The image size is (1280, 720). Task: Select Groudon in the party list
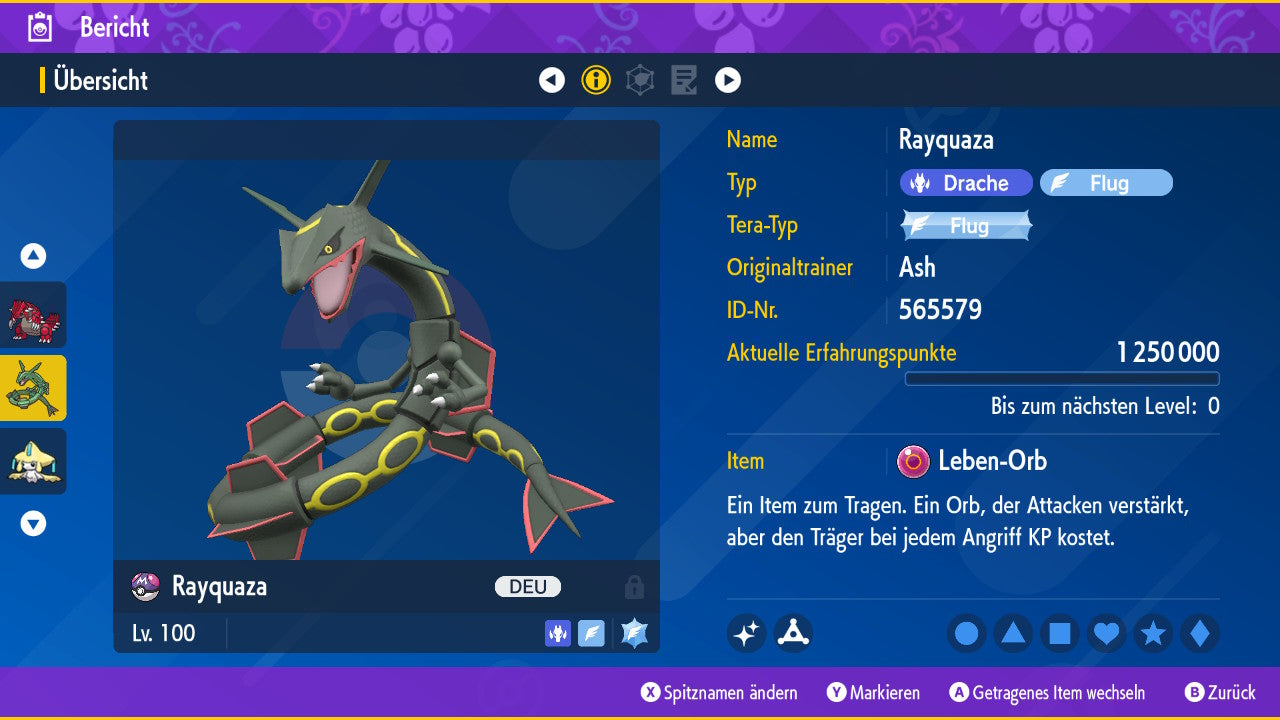coord(33,315)
